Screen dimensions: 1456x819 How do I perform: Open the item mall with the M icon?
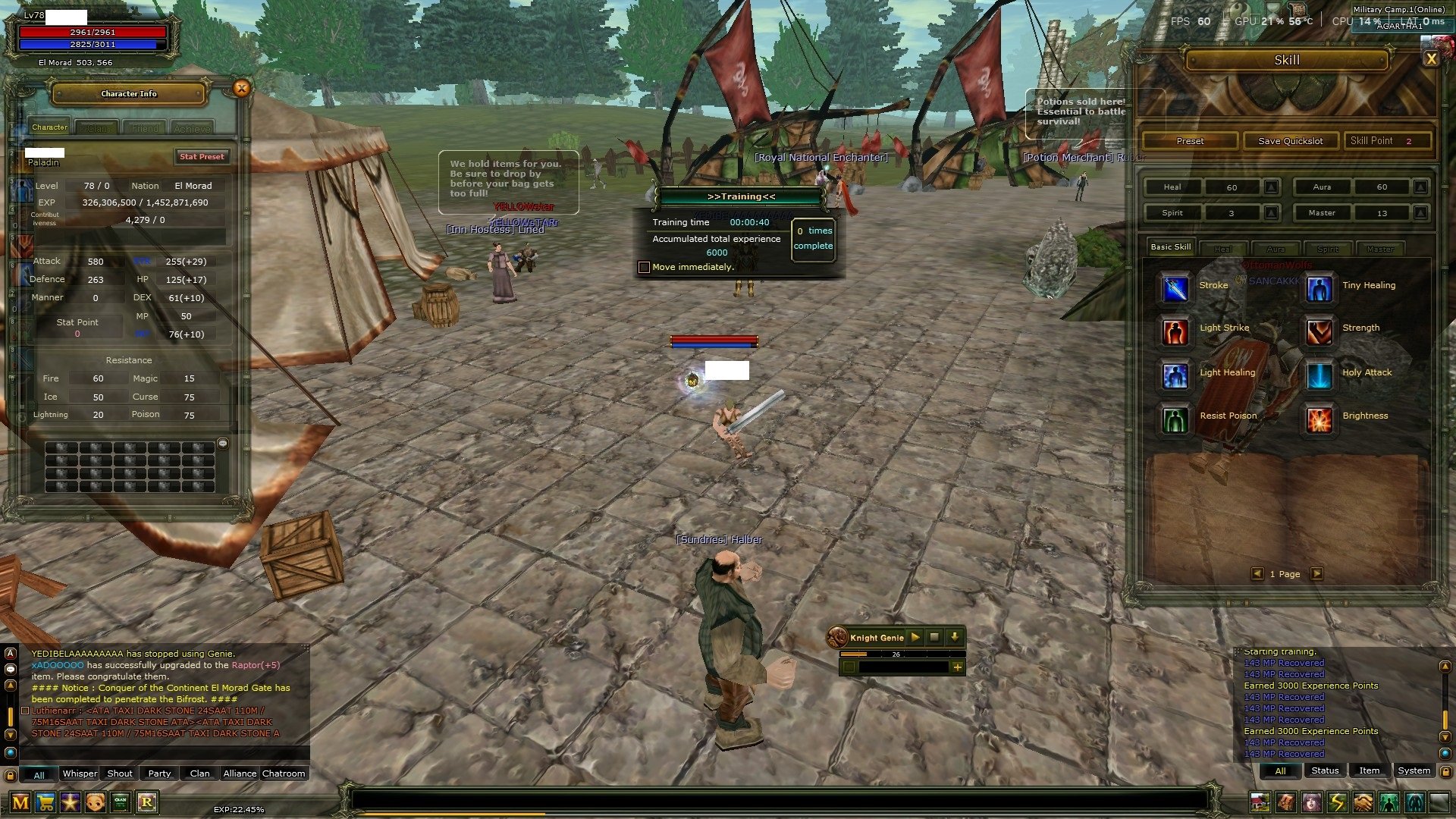point(20,802)
